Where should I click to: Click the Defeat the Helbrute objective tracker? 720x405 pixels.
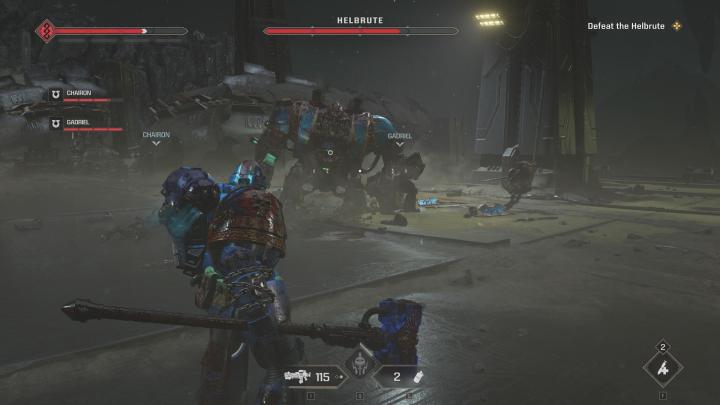click(636, 25)
